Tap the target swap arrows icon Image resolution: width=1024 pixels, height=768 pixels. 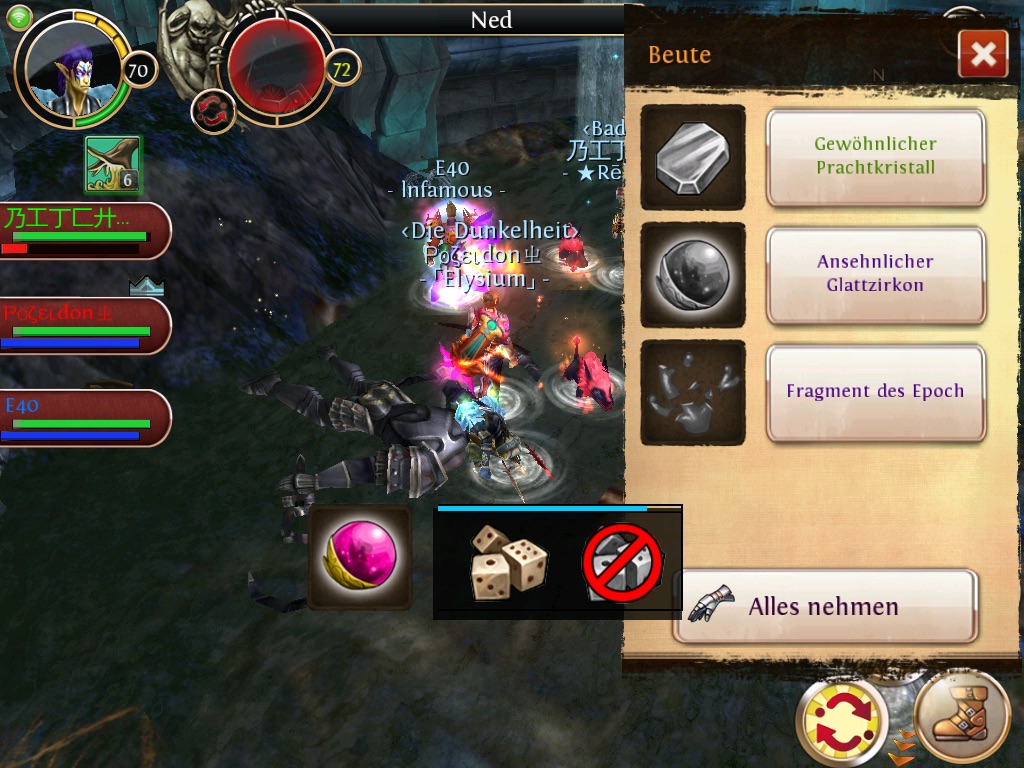coord(211,110)
